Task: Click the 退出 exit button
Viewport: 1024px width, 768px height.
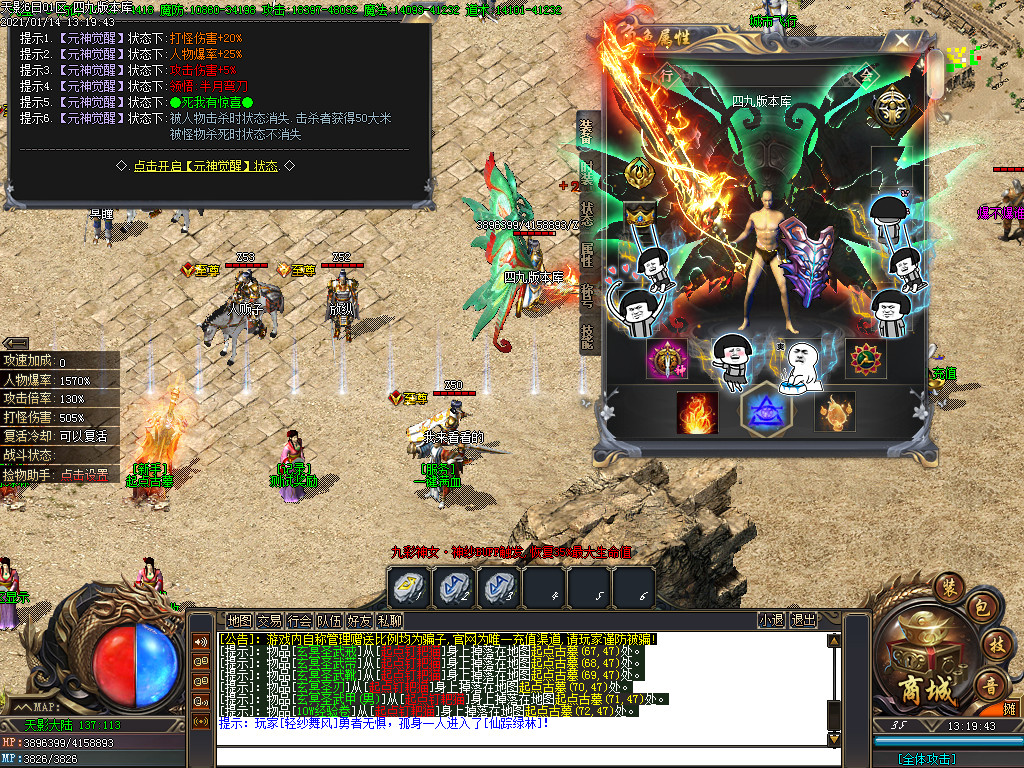Action: [803, 620]
